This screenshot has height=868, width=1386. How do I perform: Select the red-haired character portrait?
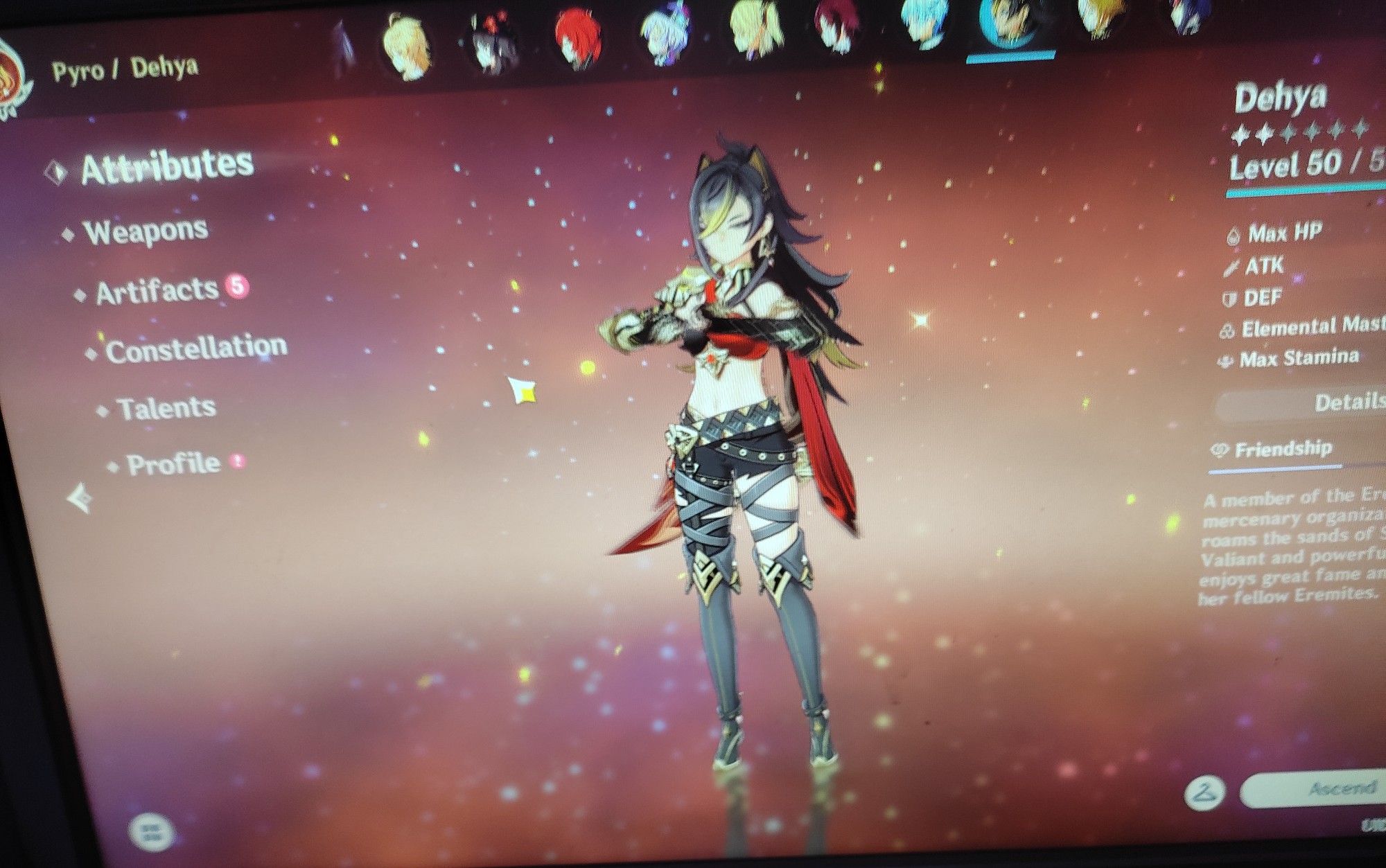coord(579,35)
